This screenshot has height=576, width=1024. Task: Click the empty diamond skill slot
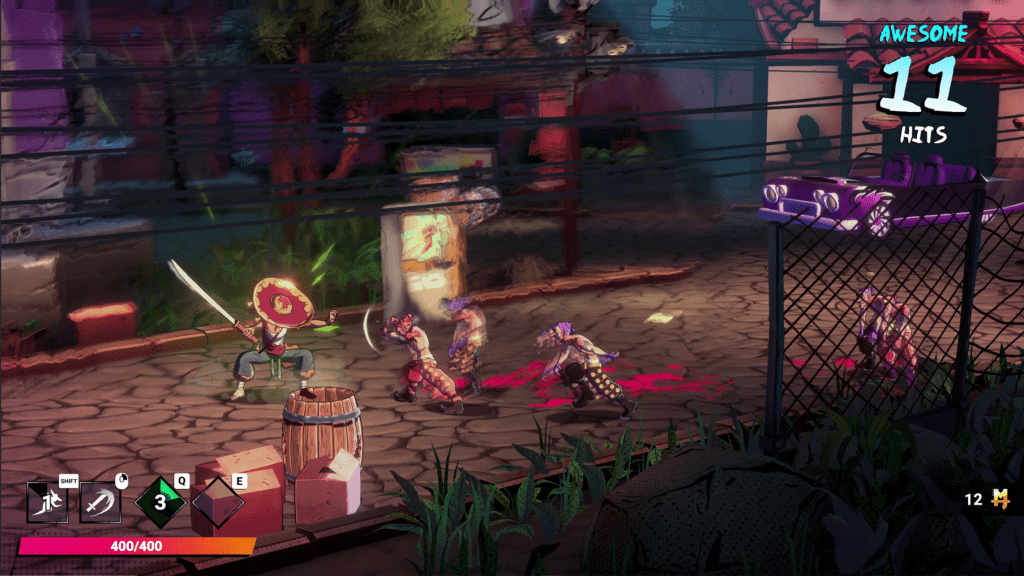coord(217,502)
